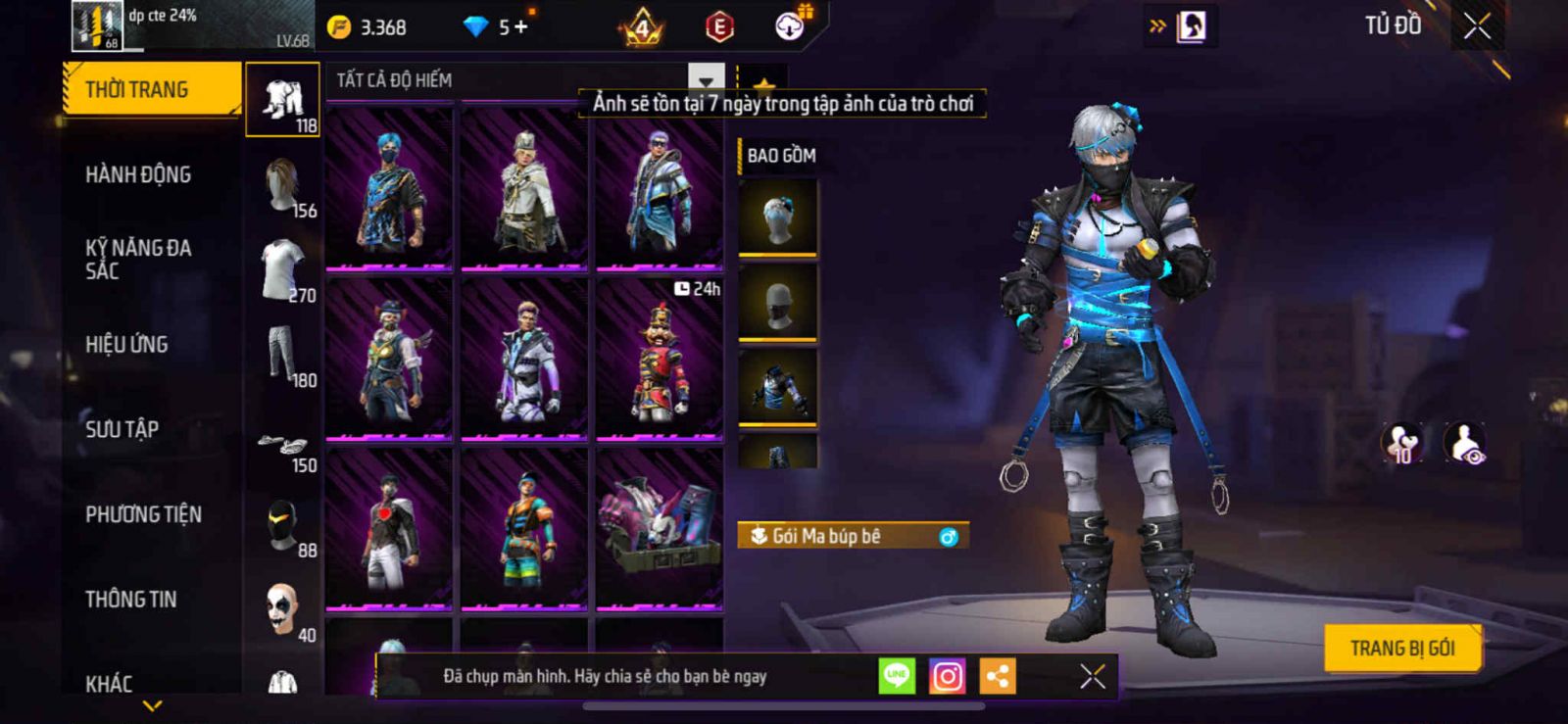The image size is (1568, 724).
Task: Click TRANG BỊ GÓI equip button
Action: click(x=1401, y=649)
